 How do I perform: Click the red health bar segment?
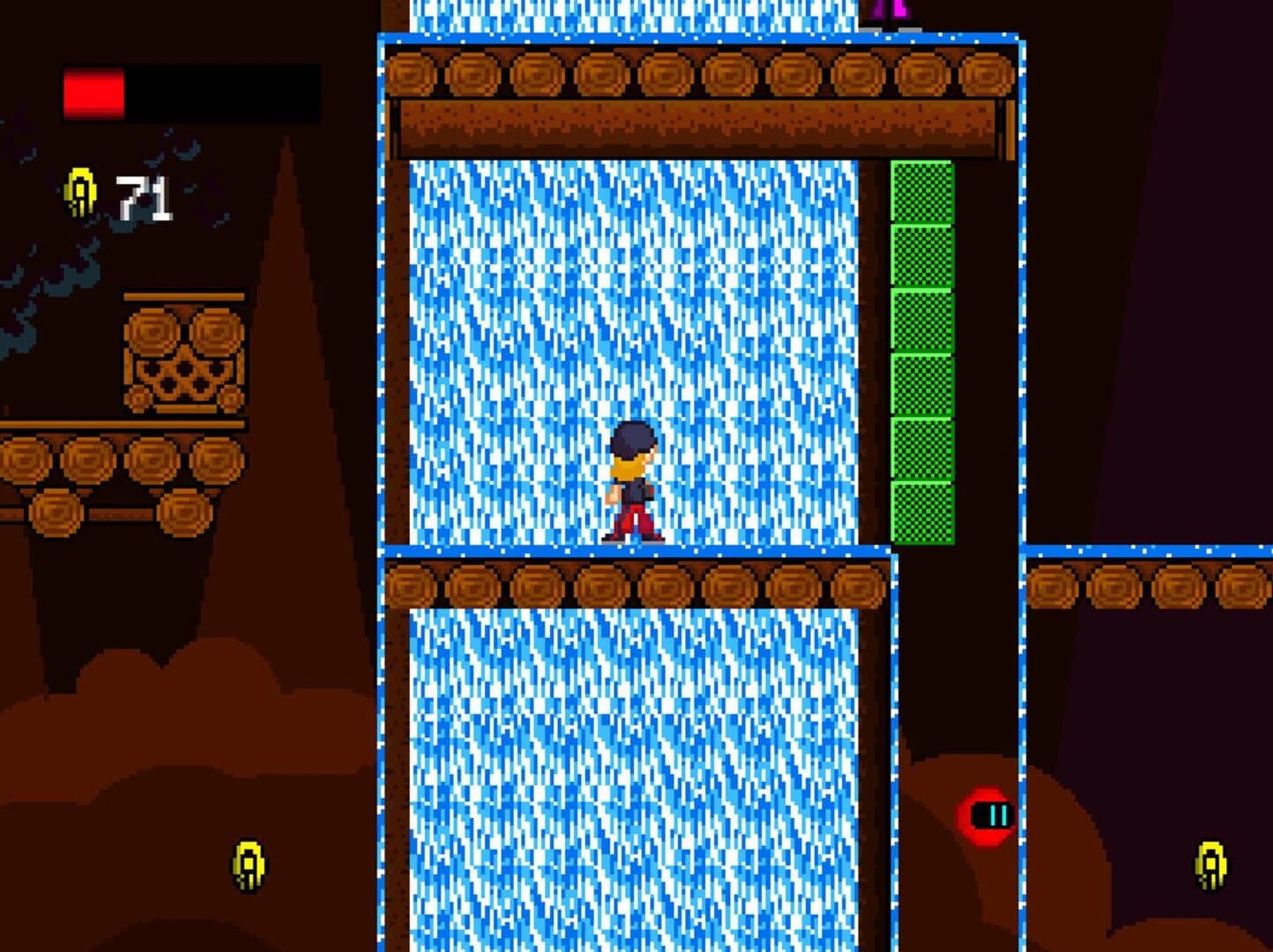pos(93,91)
